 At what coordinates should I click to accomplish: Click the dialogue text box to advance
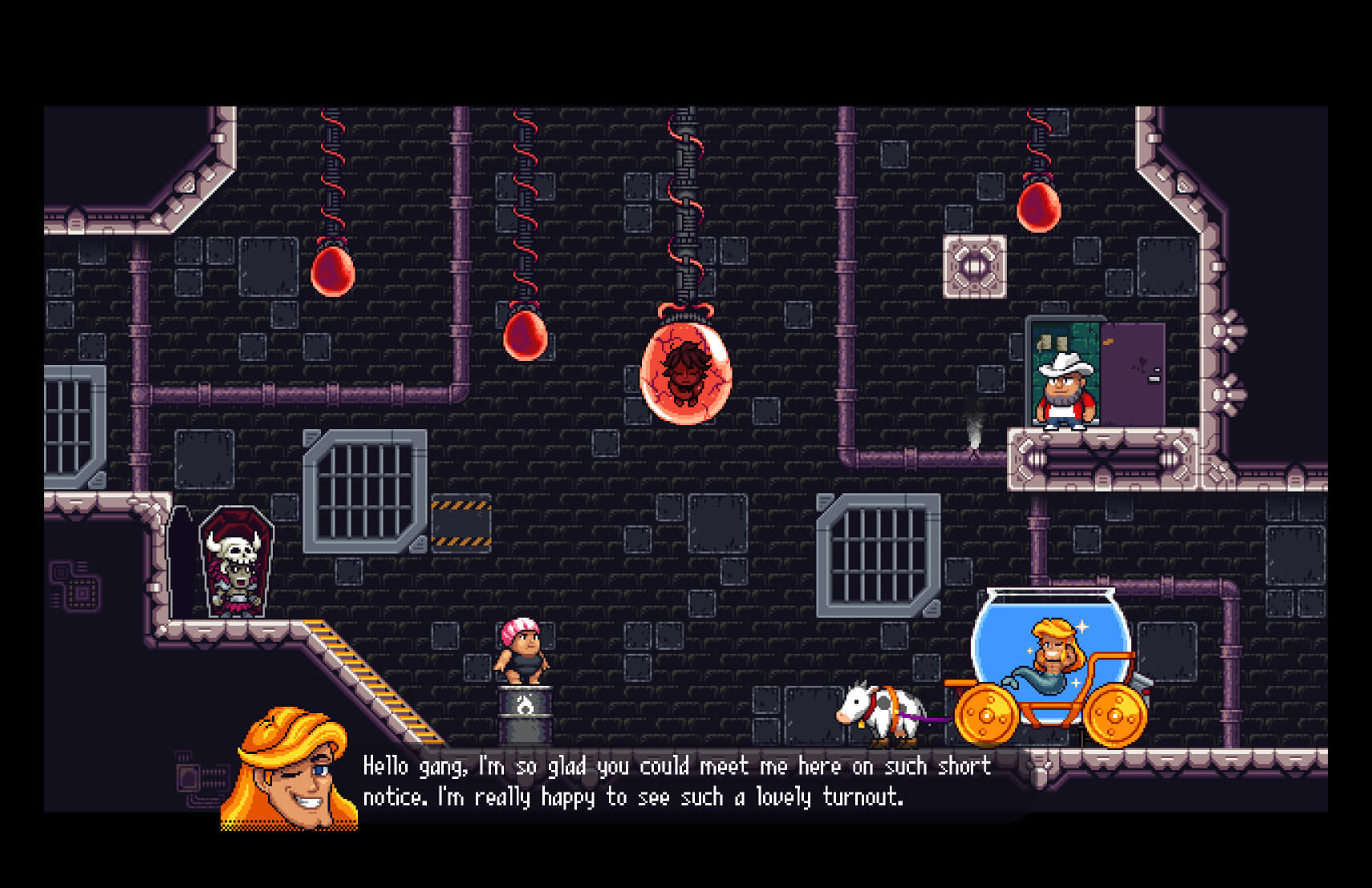pyautogui.click(x=678, y=782)
